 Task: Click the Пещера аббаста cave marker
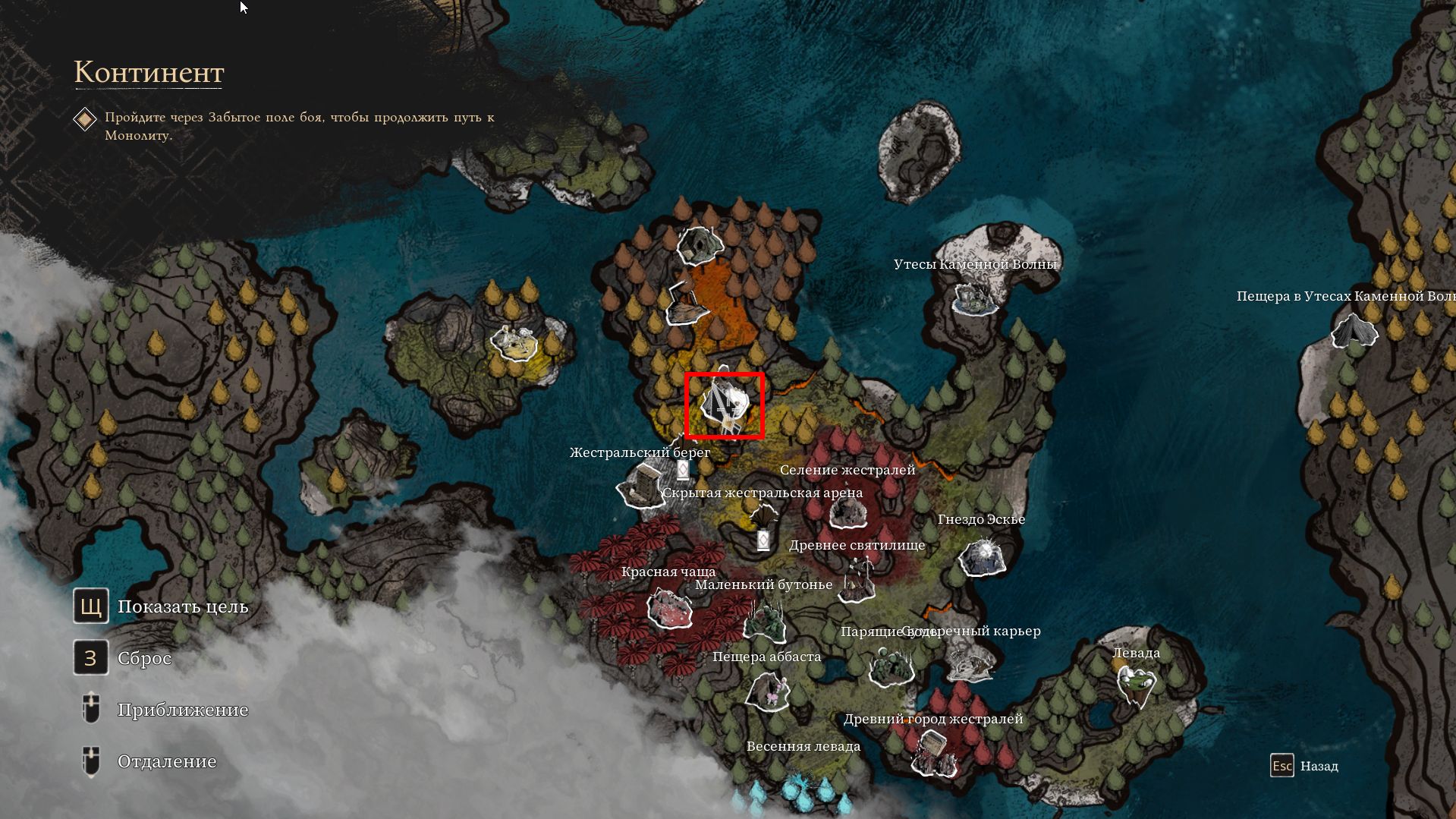click(767, 689)
